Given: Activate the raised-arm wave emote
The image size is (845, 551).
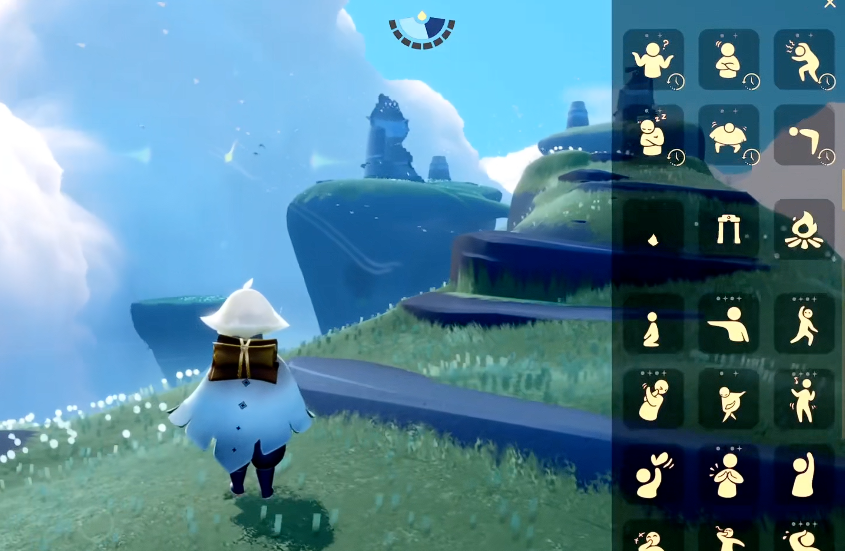Looking at the screenshot, I should [803, 474].
